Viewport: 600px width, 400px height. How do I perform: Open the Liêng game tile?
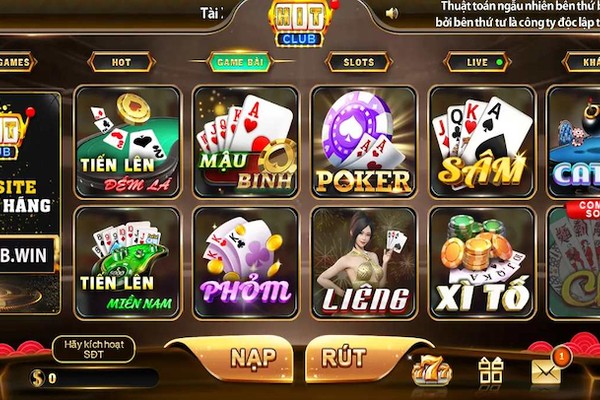(x=363, y=262)
